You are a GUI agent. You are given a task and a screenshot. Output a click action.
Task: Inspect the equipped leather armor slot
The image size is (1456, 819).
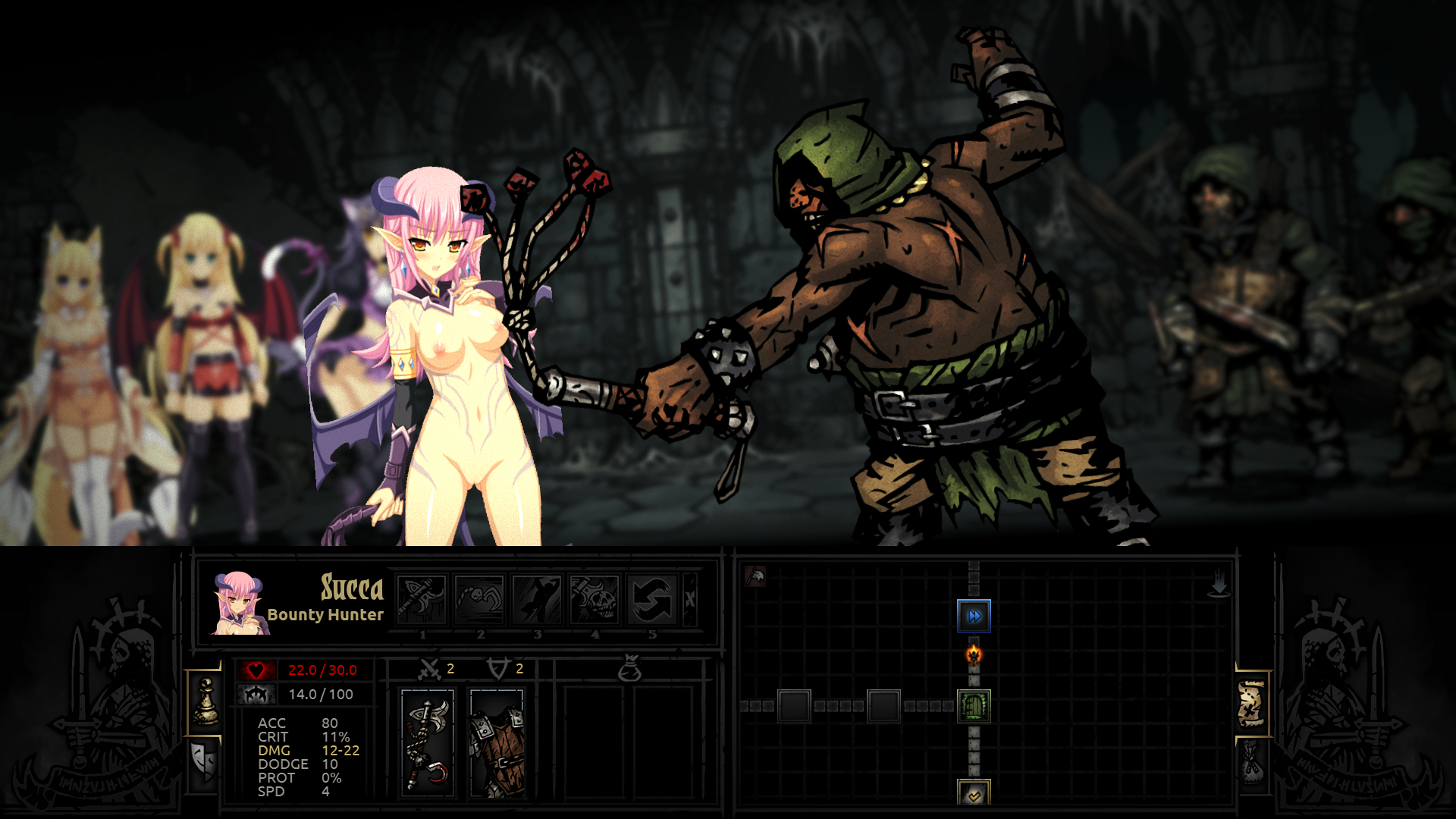pos(497,743)
